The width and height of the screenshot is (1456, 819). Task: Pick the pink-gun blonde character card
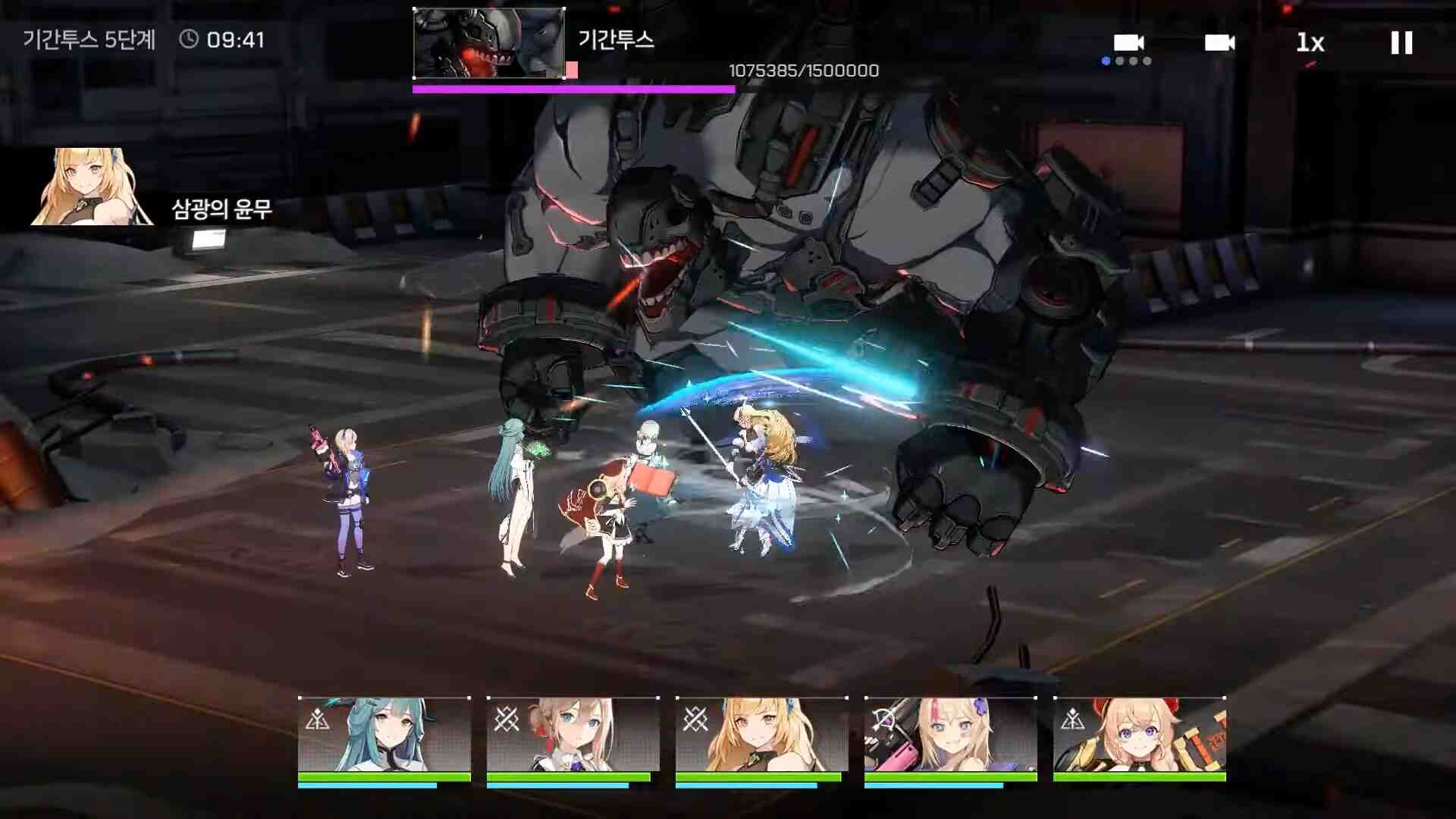(x=950, y=734)
